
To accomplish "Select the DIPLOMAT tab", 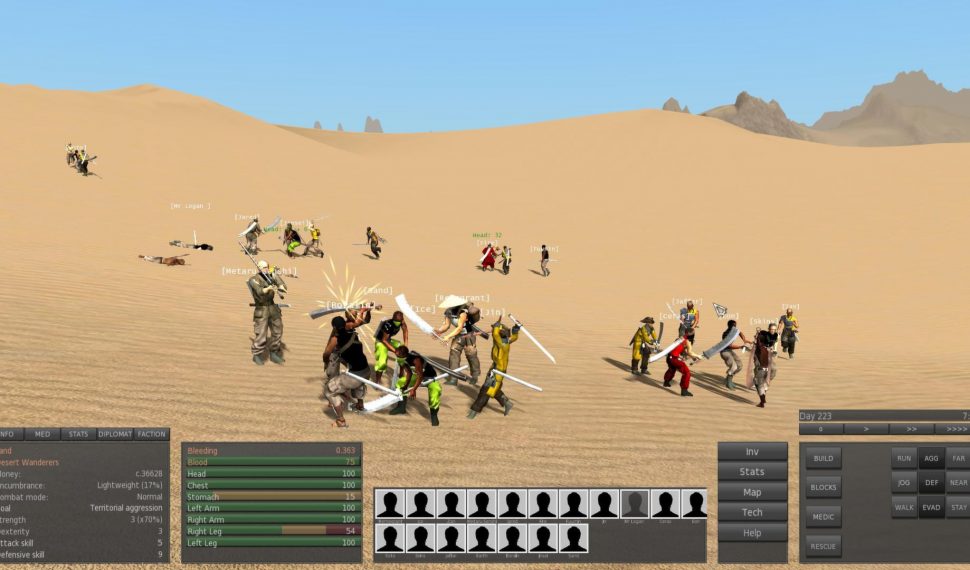I will pos(115,434).
